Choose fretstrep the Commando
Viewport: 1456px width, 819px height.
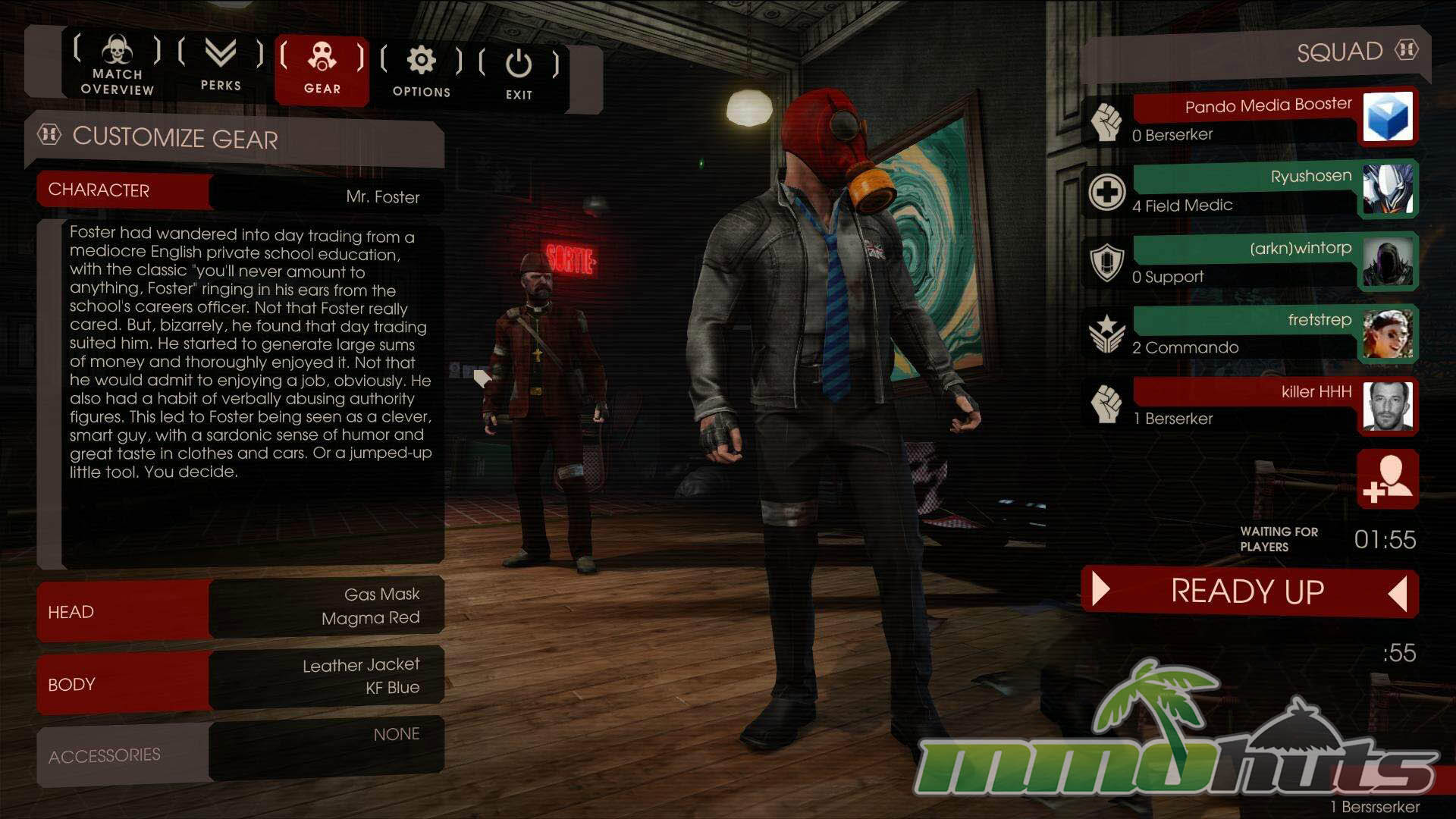tap(1244, 334)
